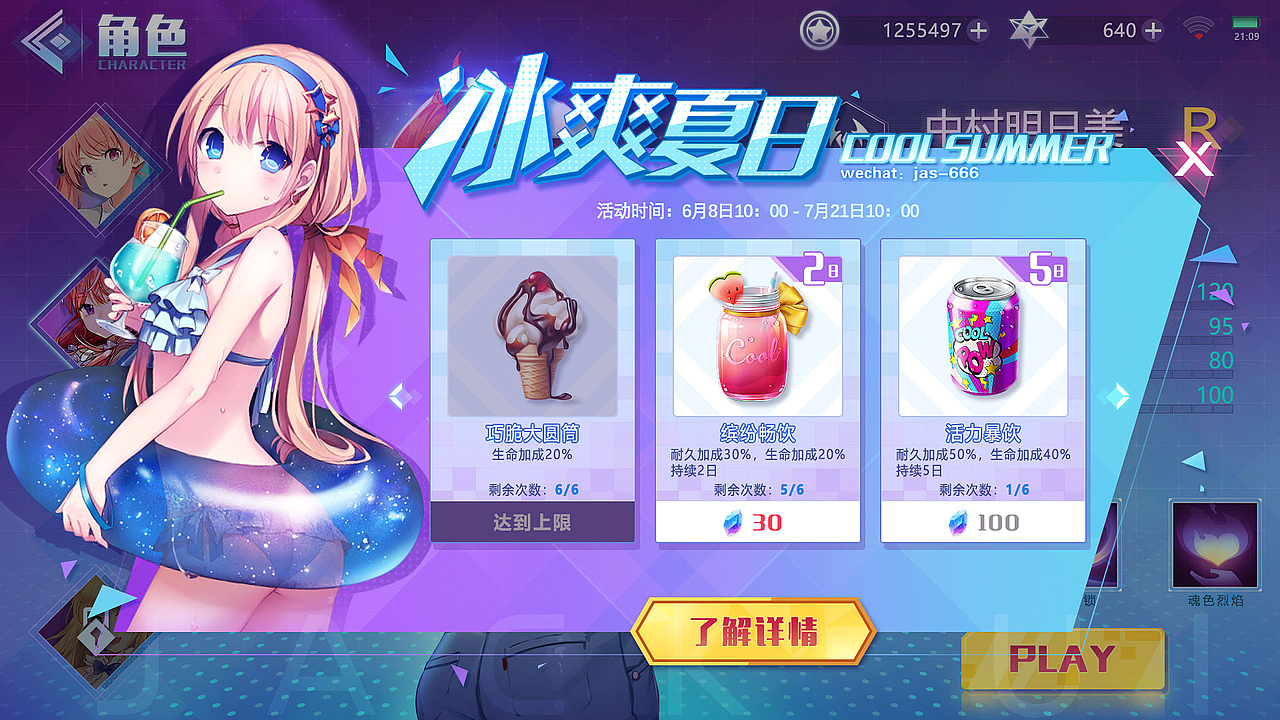Tap plus next to the 640 gem count

click(x=1152, y=30)
